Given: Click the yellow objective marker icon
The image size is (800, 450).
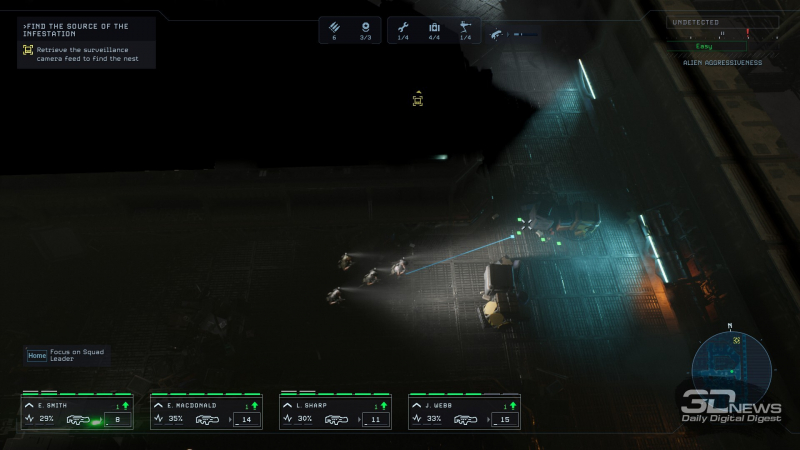Looking at the screenshot, I should point(418,99).
